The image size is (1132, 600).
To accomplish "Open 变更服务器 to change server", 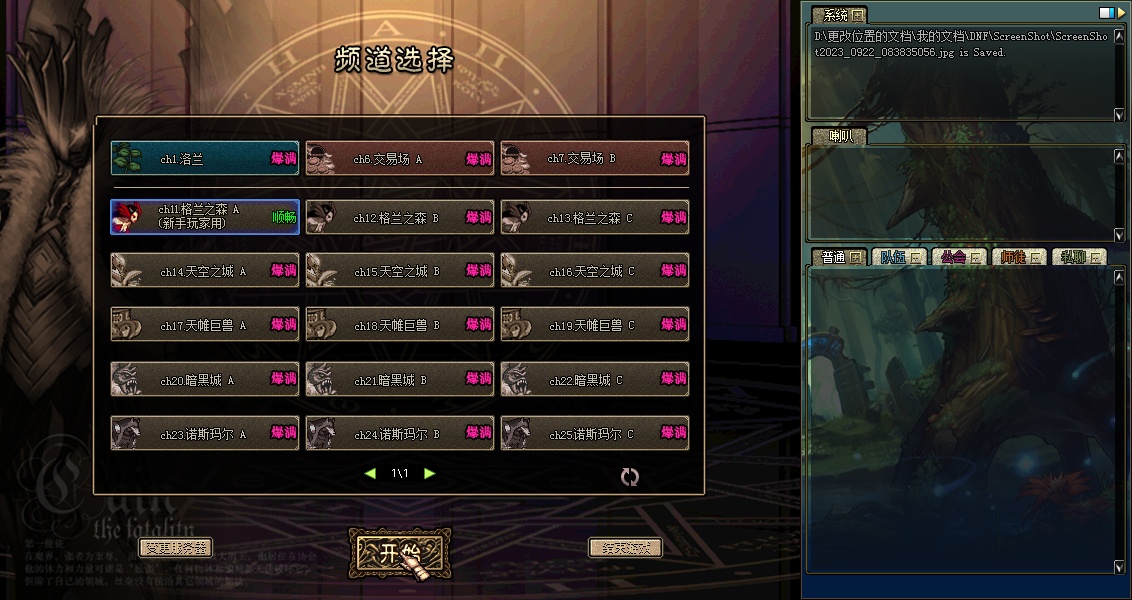I will (x=175, y=548).
